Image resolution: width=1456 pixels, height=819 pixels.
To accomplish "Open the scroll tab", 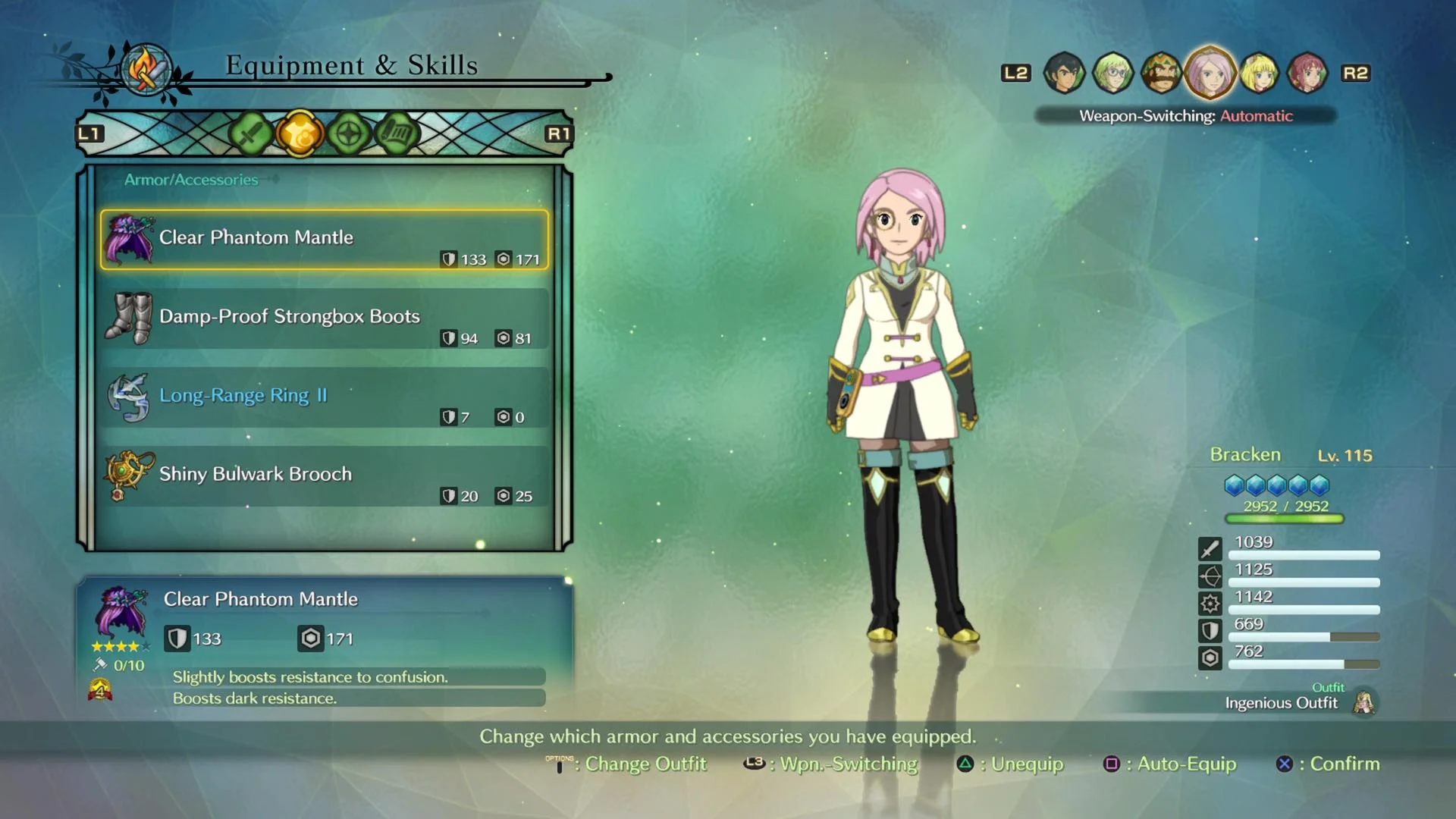I will point(397,134).
